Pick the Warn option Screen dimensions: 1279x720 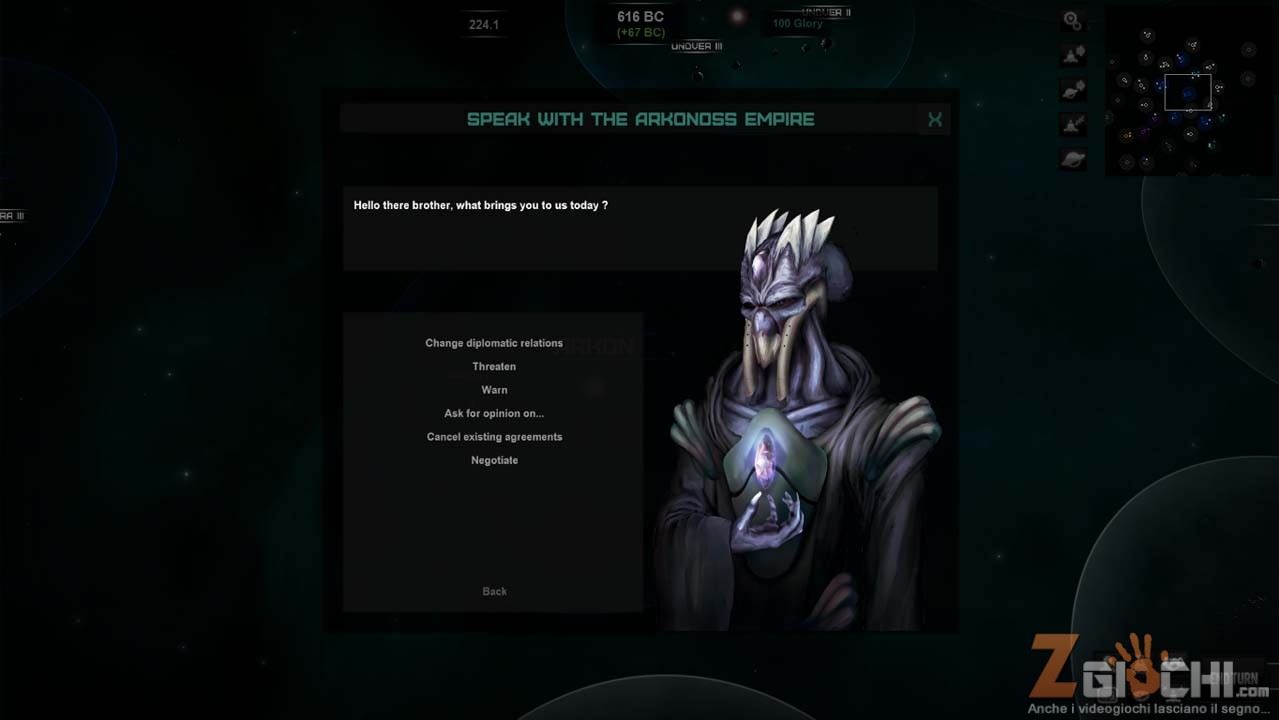pyautogui.click(x=494, y=390)
